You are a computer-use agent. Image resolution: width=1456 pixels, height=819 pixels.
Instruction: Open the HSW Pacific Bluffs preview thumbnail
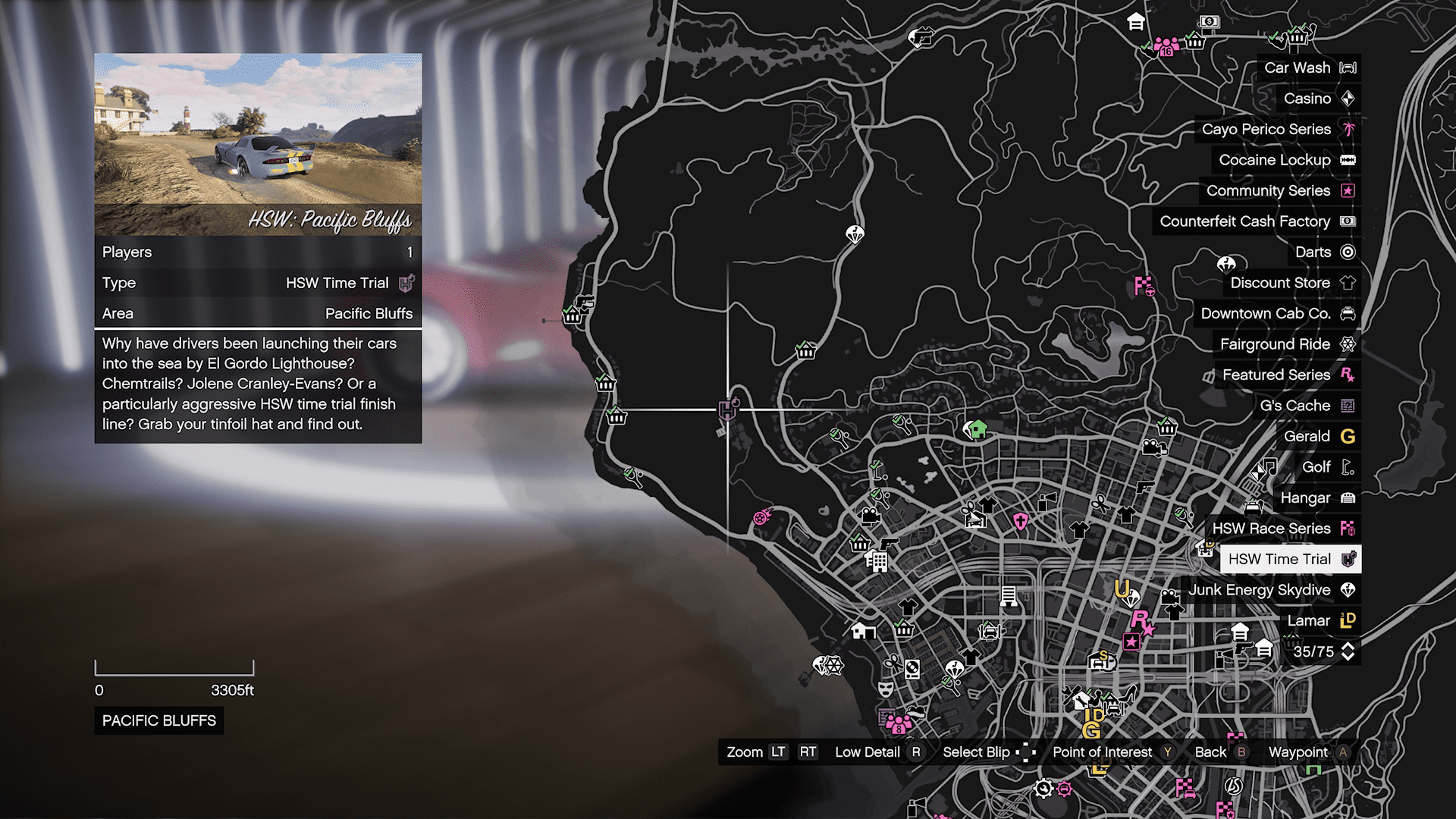(258, 144)
